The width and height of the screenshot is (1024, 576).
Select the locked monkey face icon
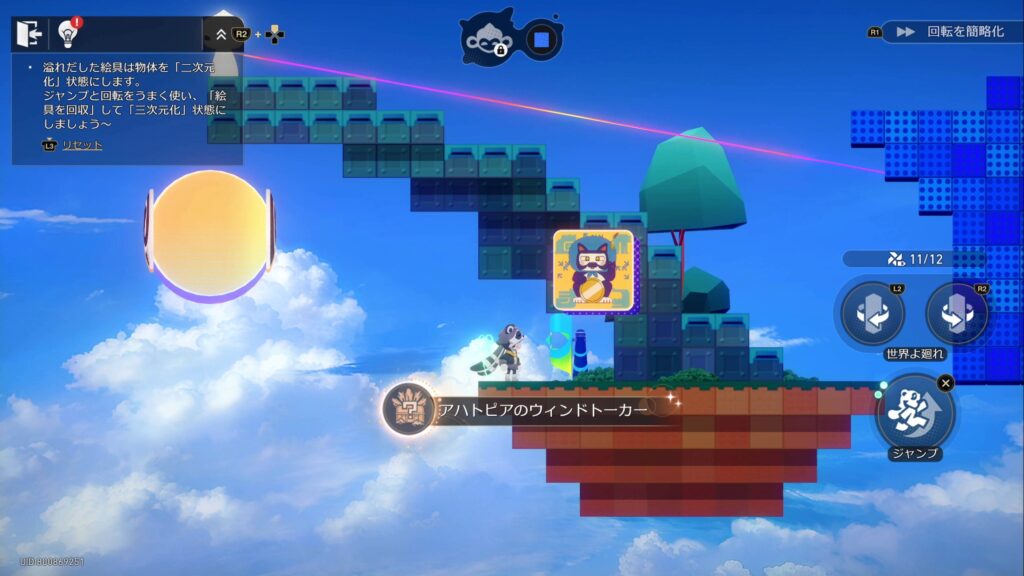[491, 39]
